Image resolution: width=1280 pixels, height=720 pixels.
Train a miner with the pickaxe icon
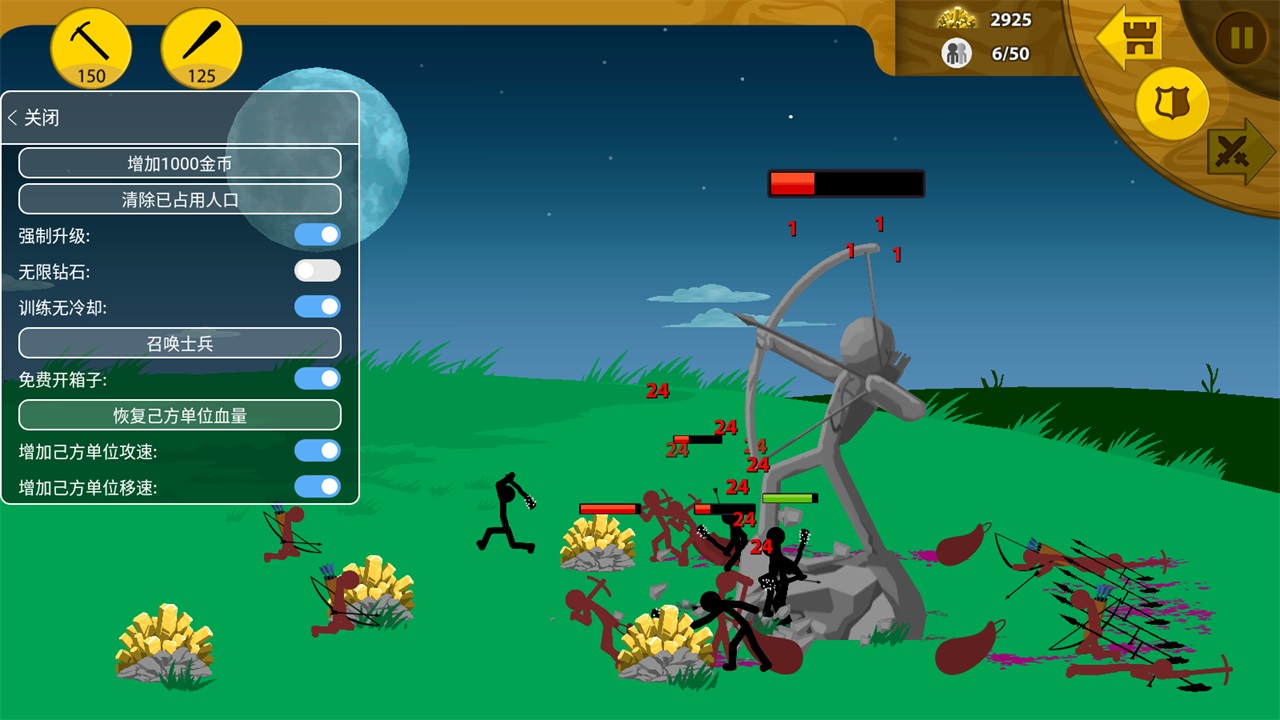pos(91,47)
